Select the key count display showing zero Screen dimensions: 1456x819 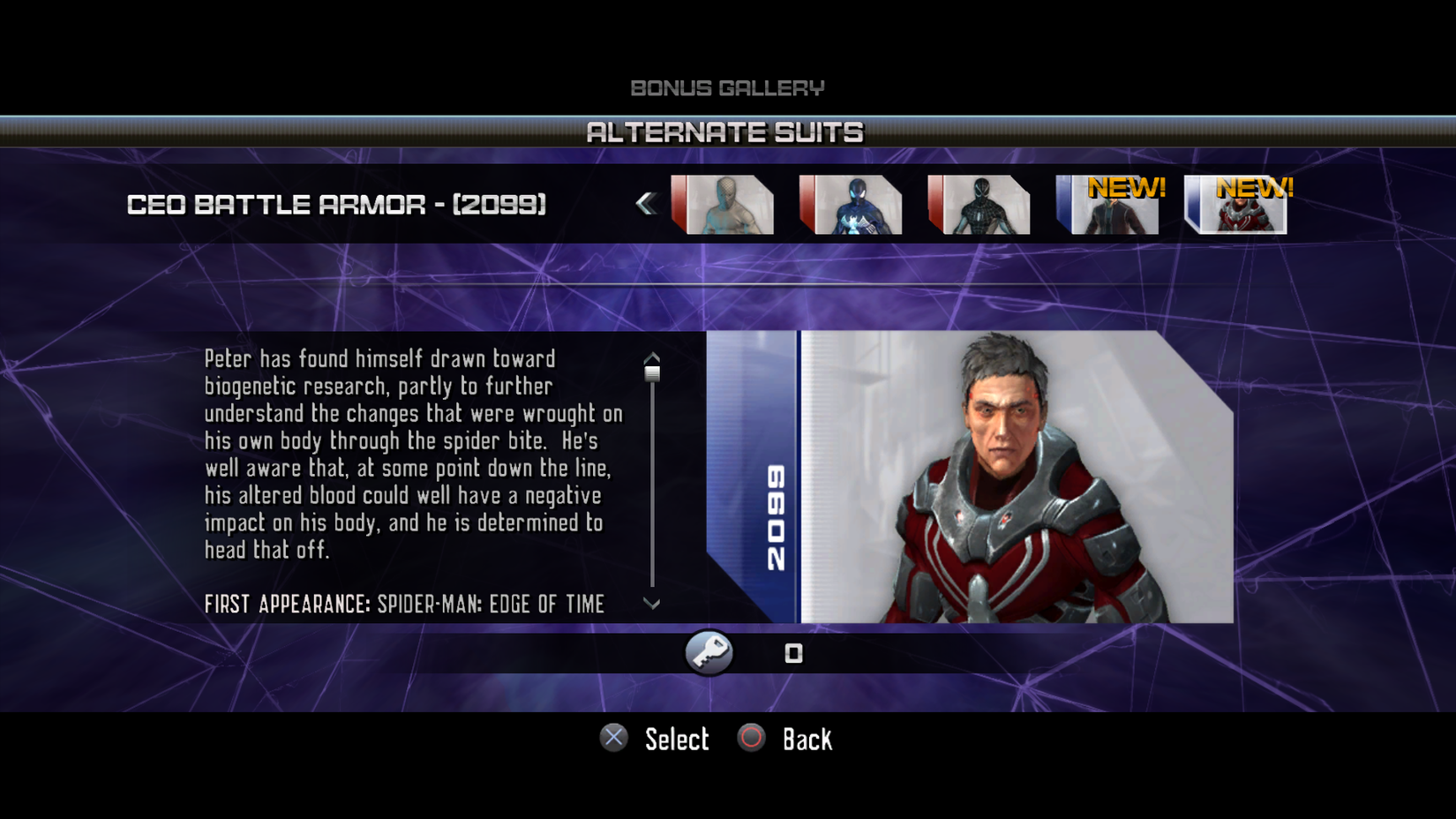[792, 653]
